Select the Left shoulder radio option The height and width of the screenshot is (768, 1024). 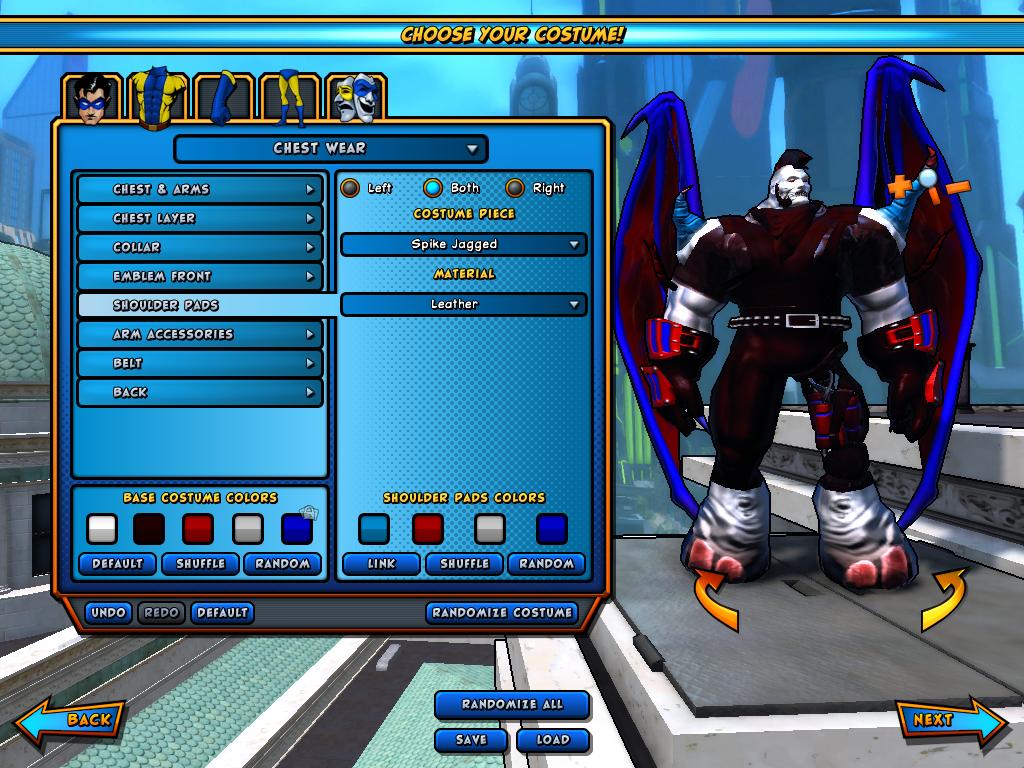(x=350, y=188)
